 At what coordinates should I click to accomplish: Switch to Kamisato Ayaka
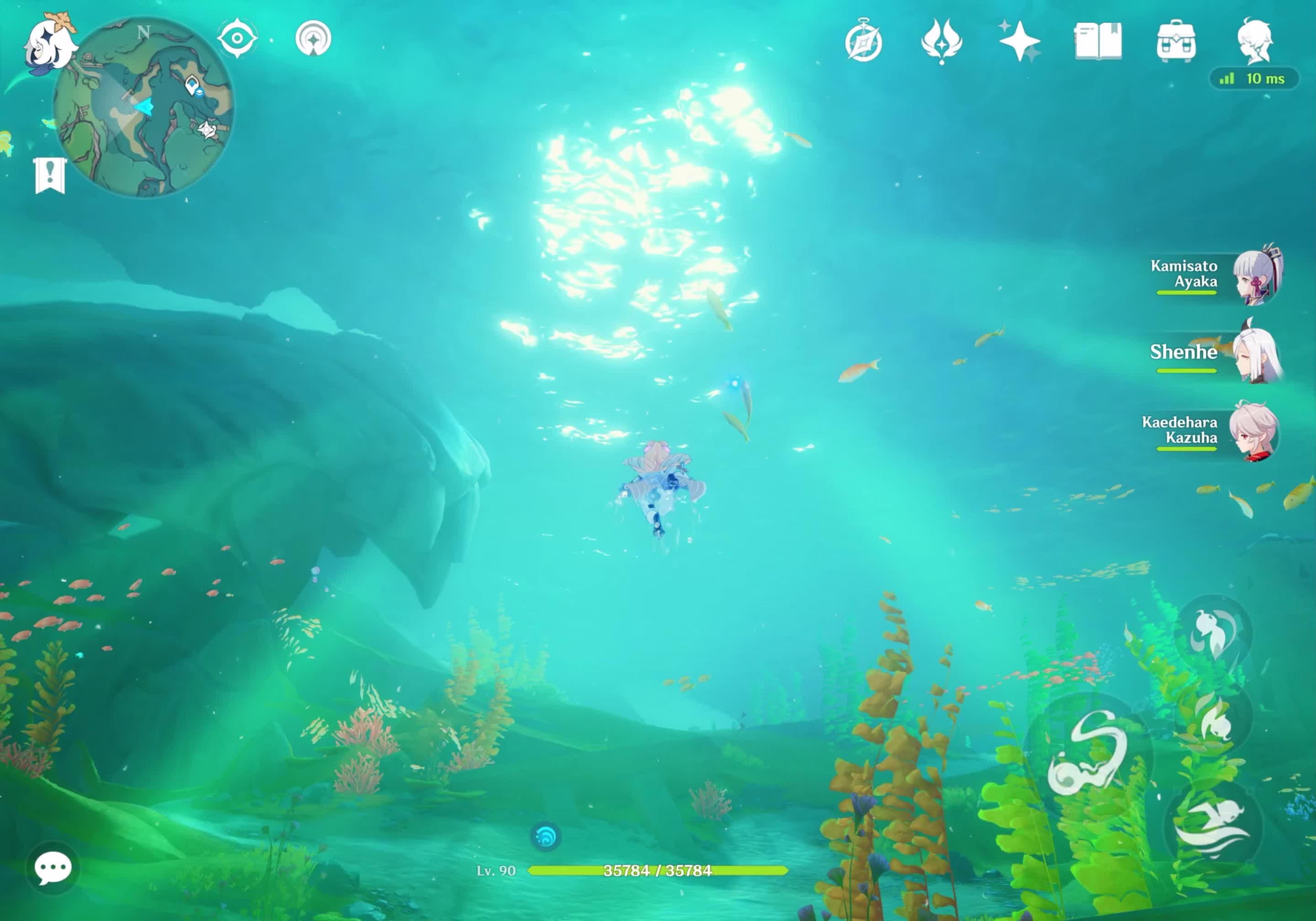pyautogui.click(x=1255, y=275)
